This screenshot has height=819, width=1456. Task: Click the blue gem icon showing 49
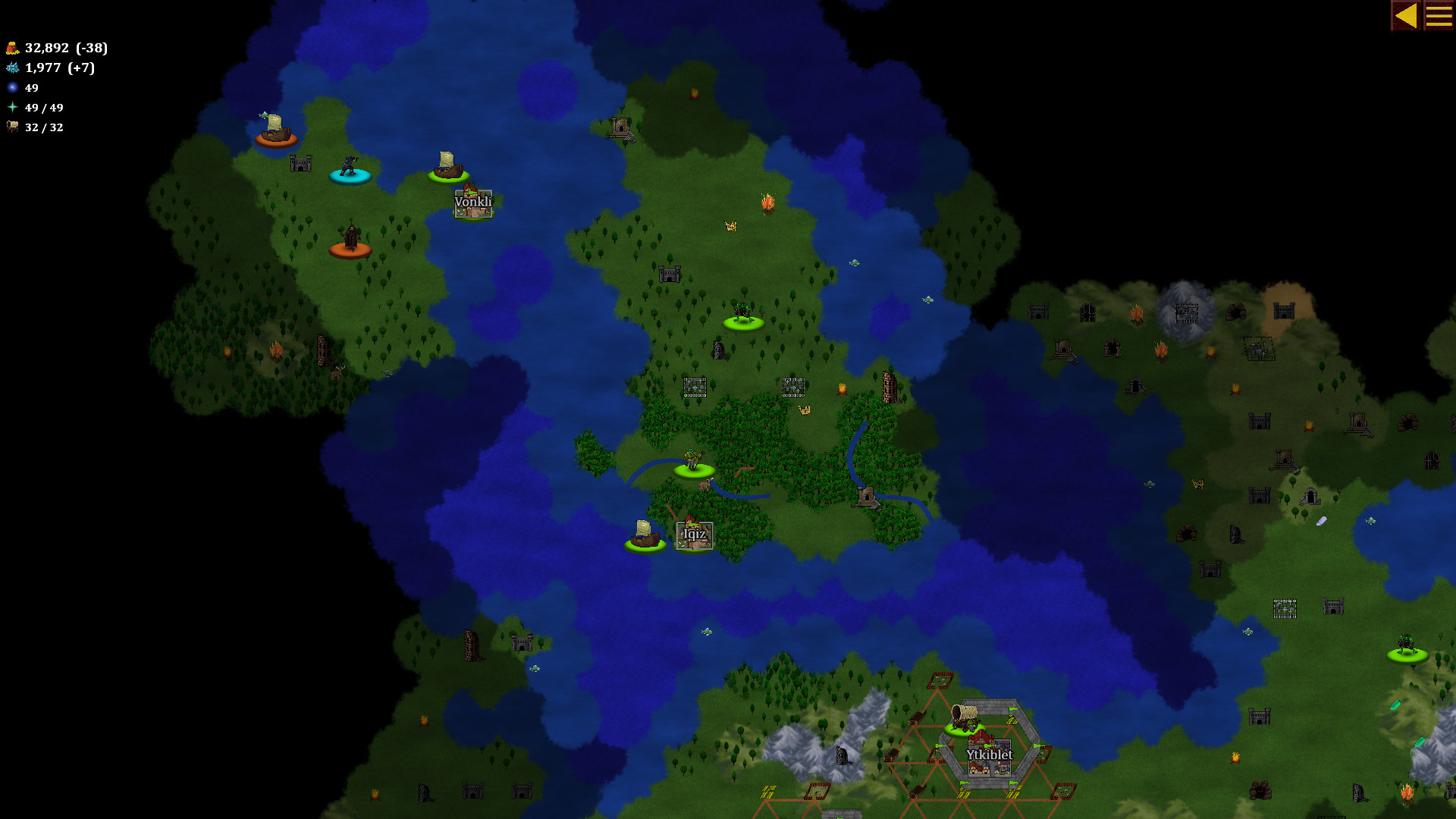[11, 88]
